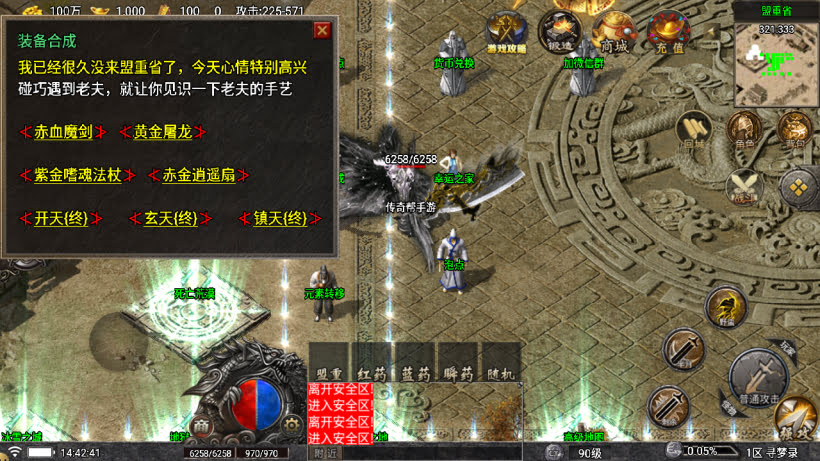Select the 镇天(终) option

280,218
